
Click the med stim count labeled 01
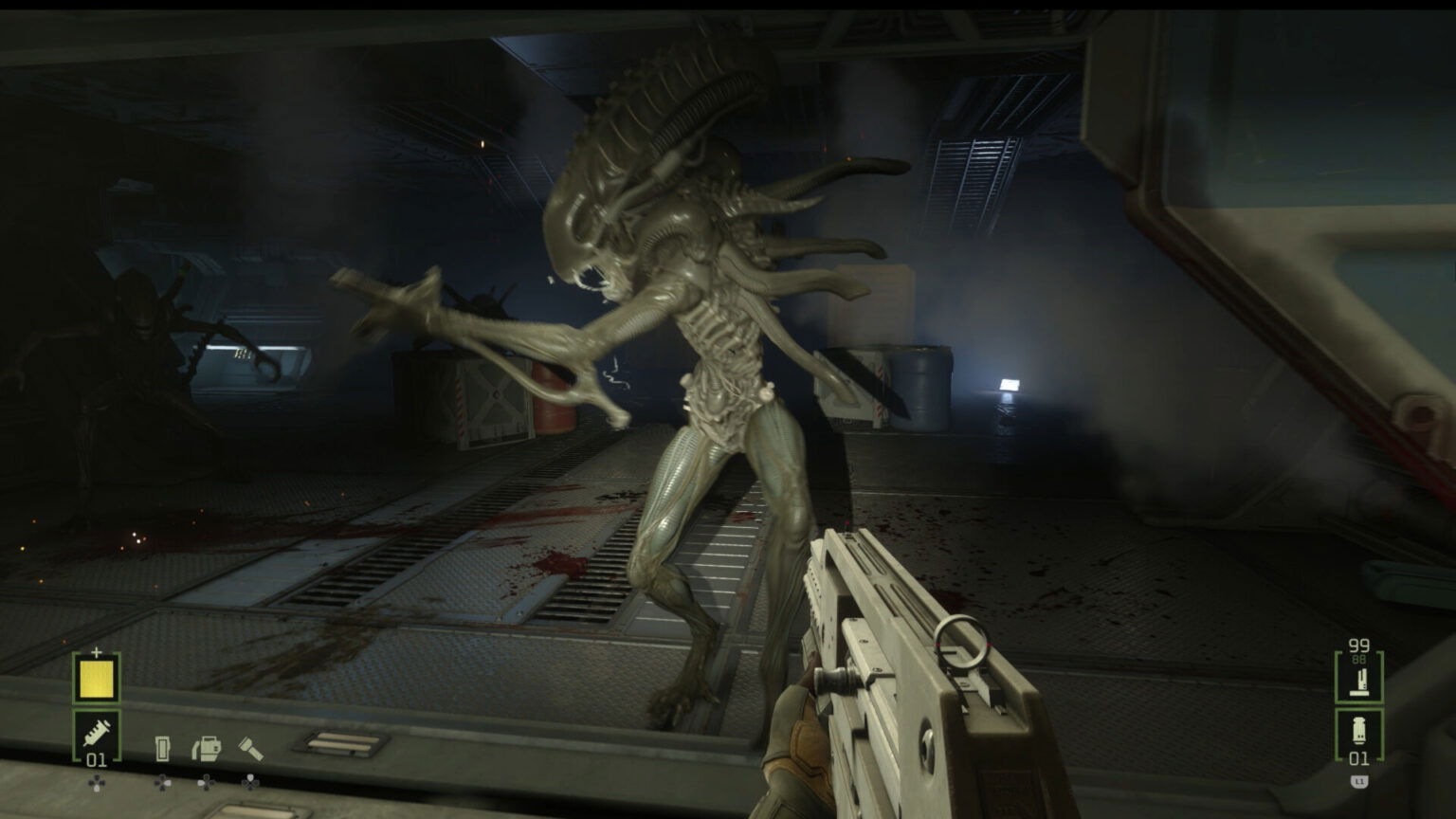96,759
